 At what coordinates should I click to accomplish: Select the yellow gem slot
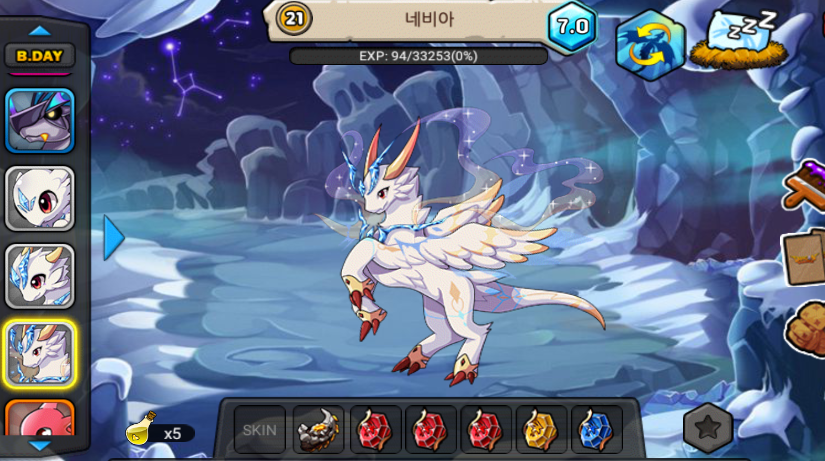(x=541, y=431)
